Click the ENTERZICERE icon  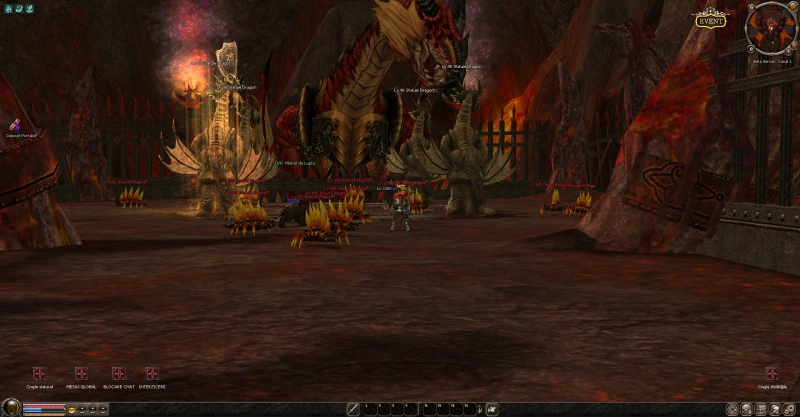(x=151, y=373)
